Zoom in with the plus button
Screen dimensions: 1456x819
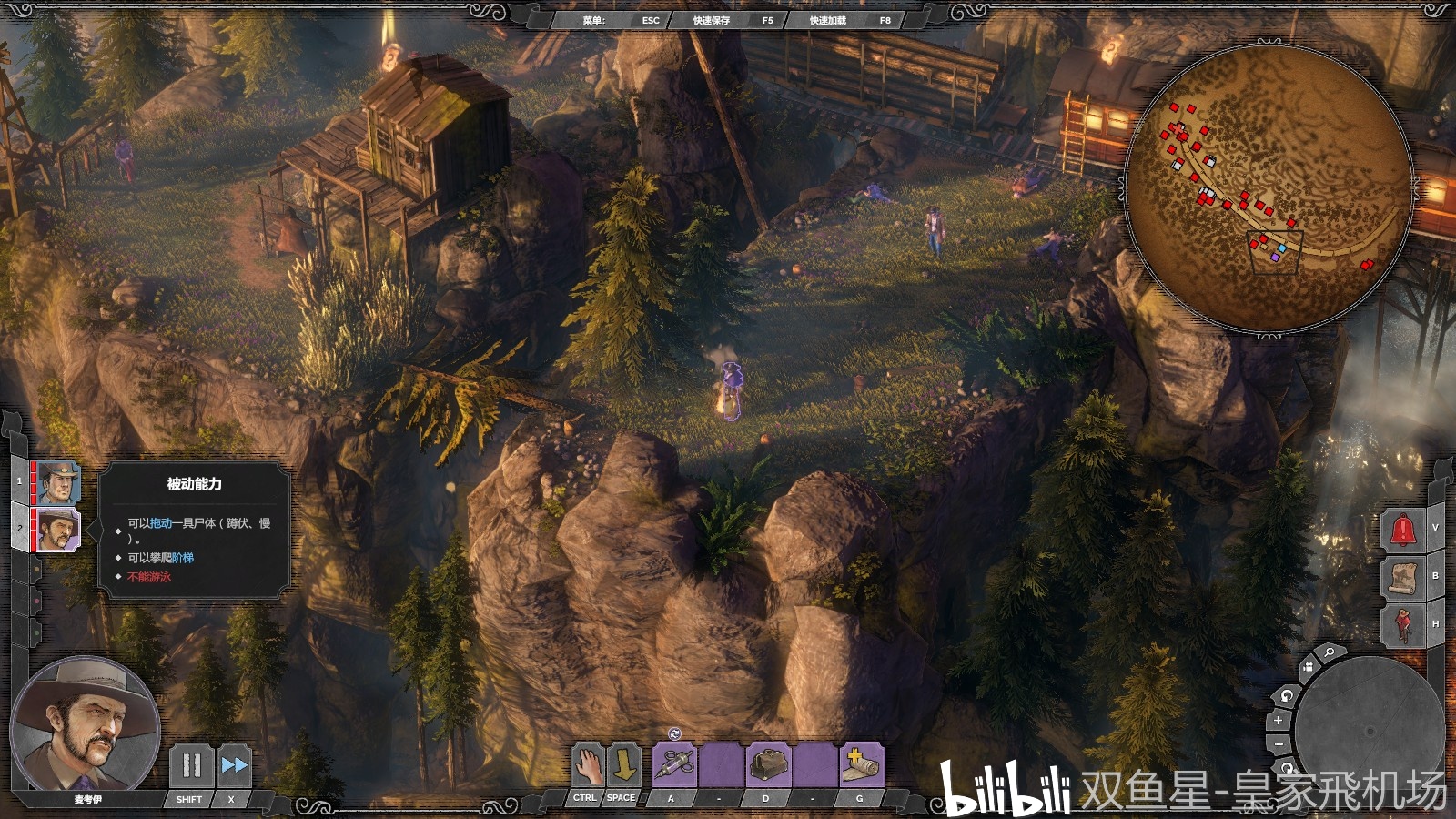click(x=1278, y=720)
